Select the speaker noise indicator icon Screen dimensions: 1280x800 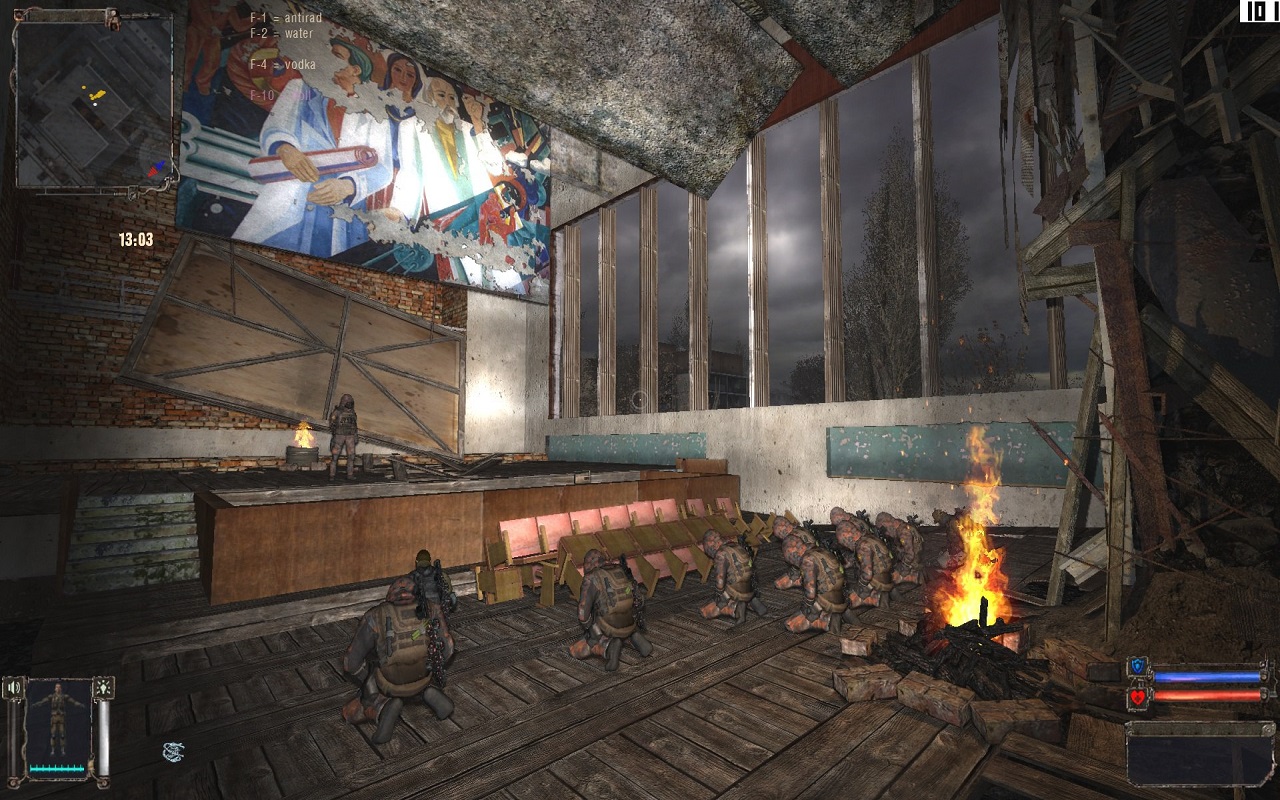(15, 688)
